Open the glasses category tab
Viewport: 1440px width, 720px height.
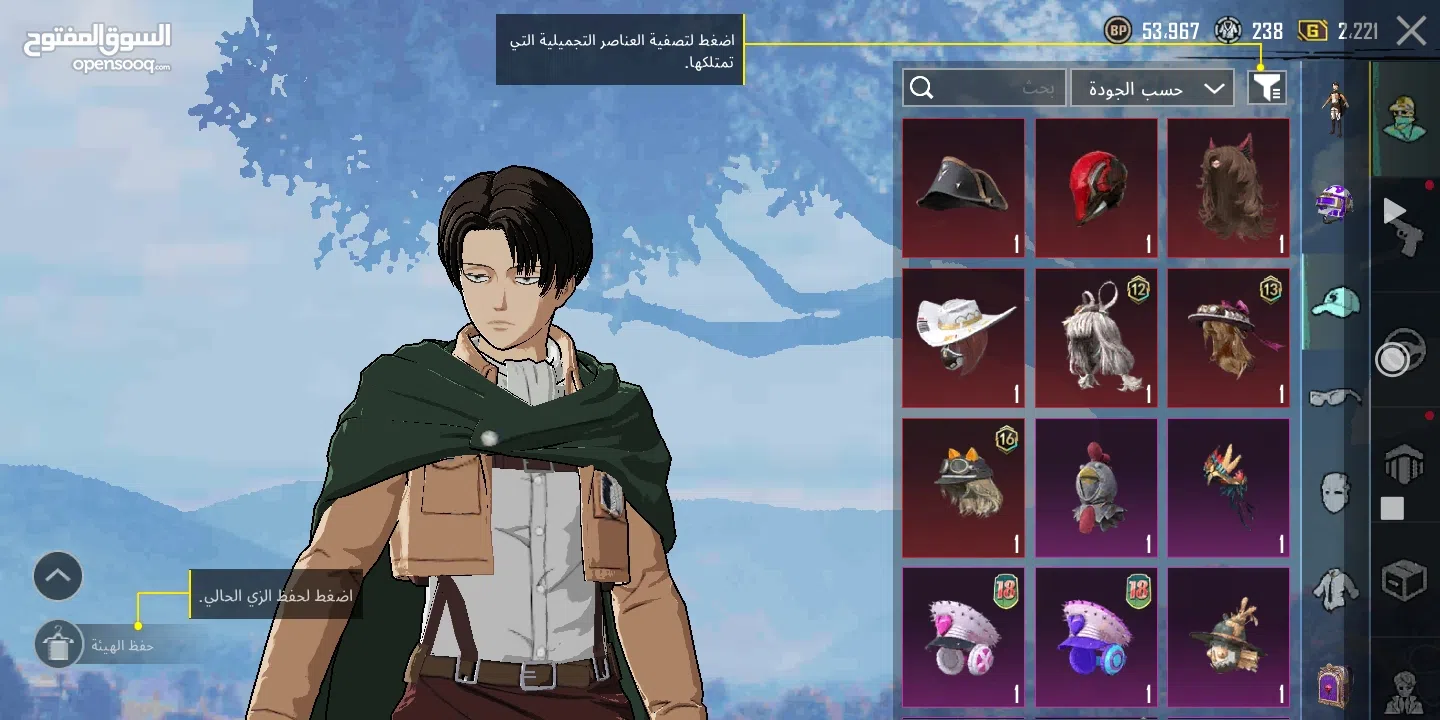pyautogui.click(x=1336, y=397)
